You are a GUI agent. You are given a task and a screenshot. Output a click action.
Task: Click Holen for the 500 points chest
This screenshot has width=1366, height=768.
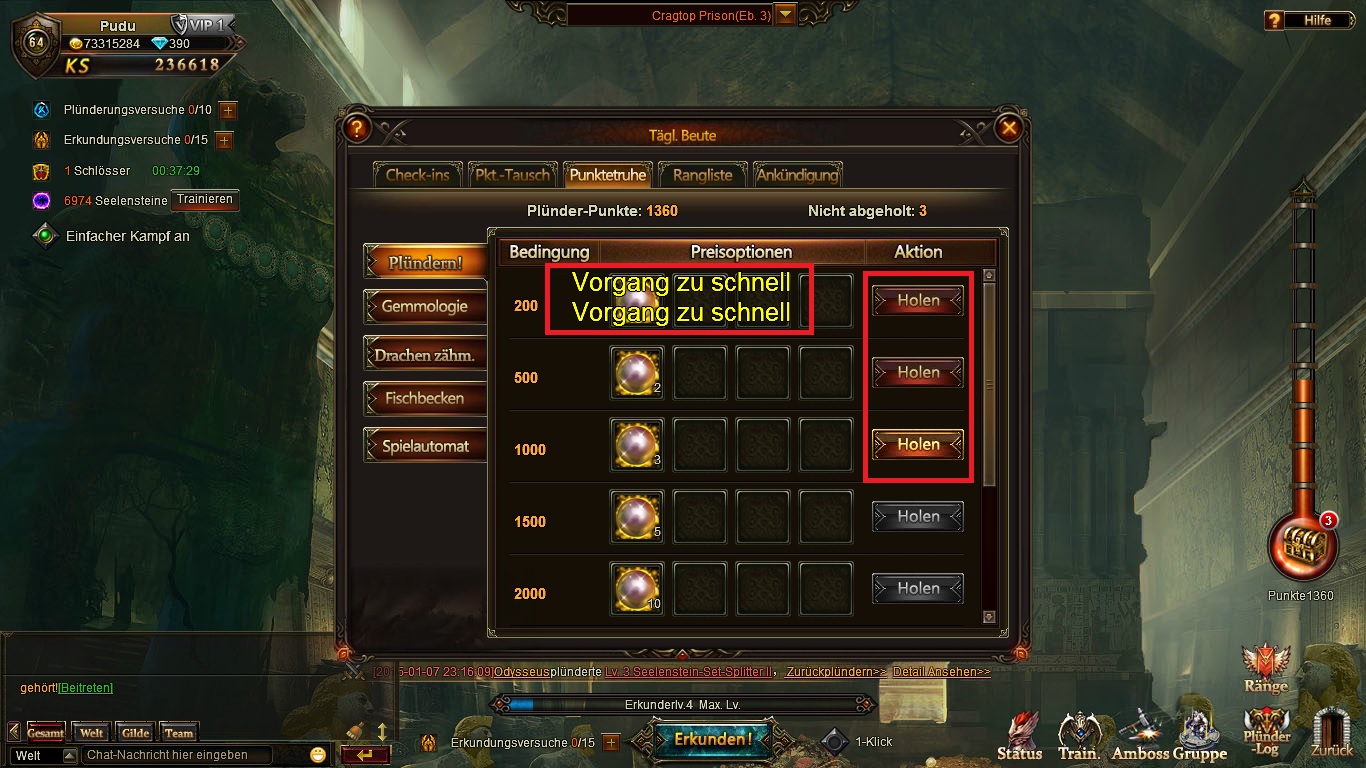917,372
